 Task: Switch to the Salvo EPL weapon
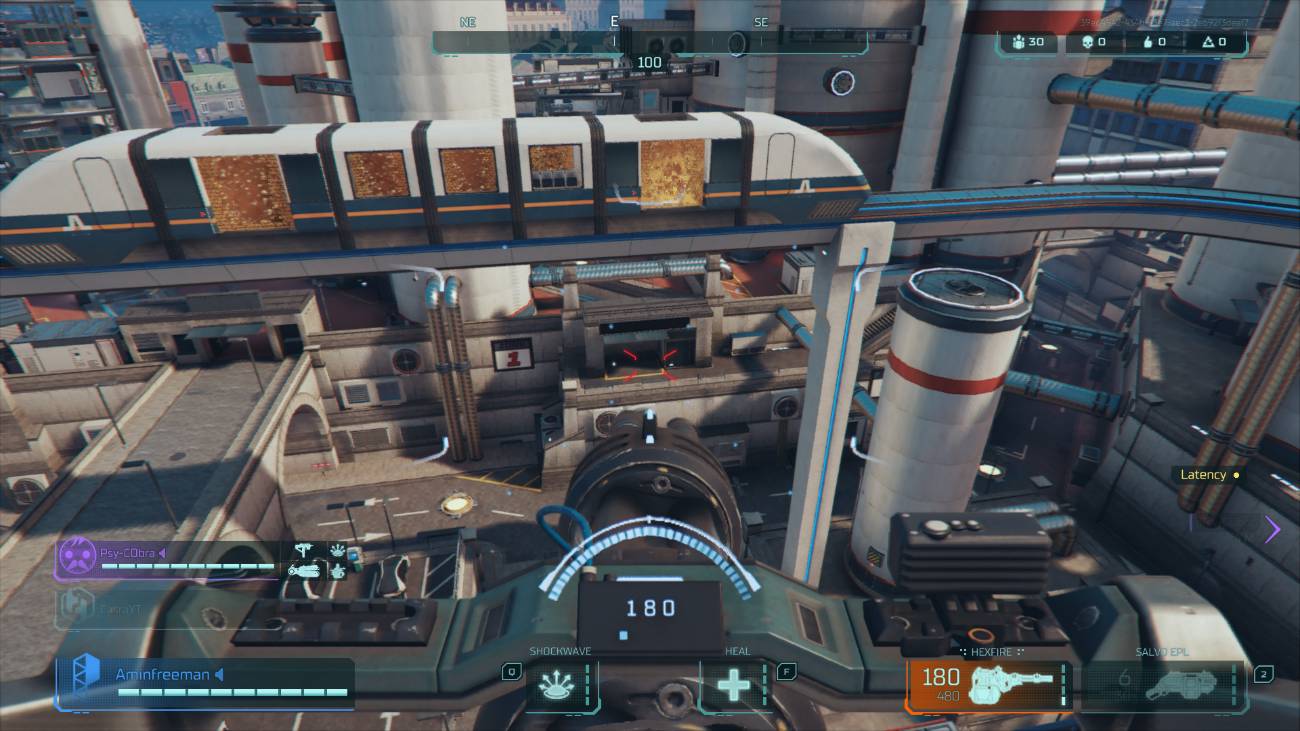(x=1163, y=686)
